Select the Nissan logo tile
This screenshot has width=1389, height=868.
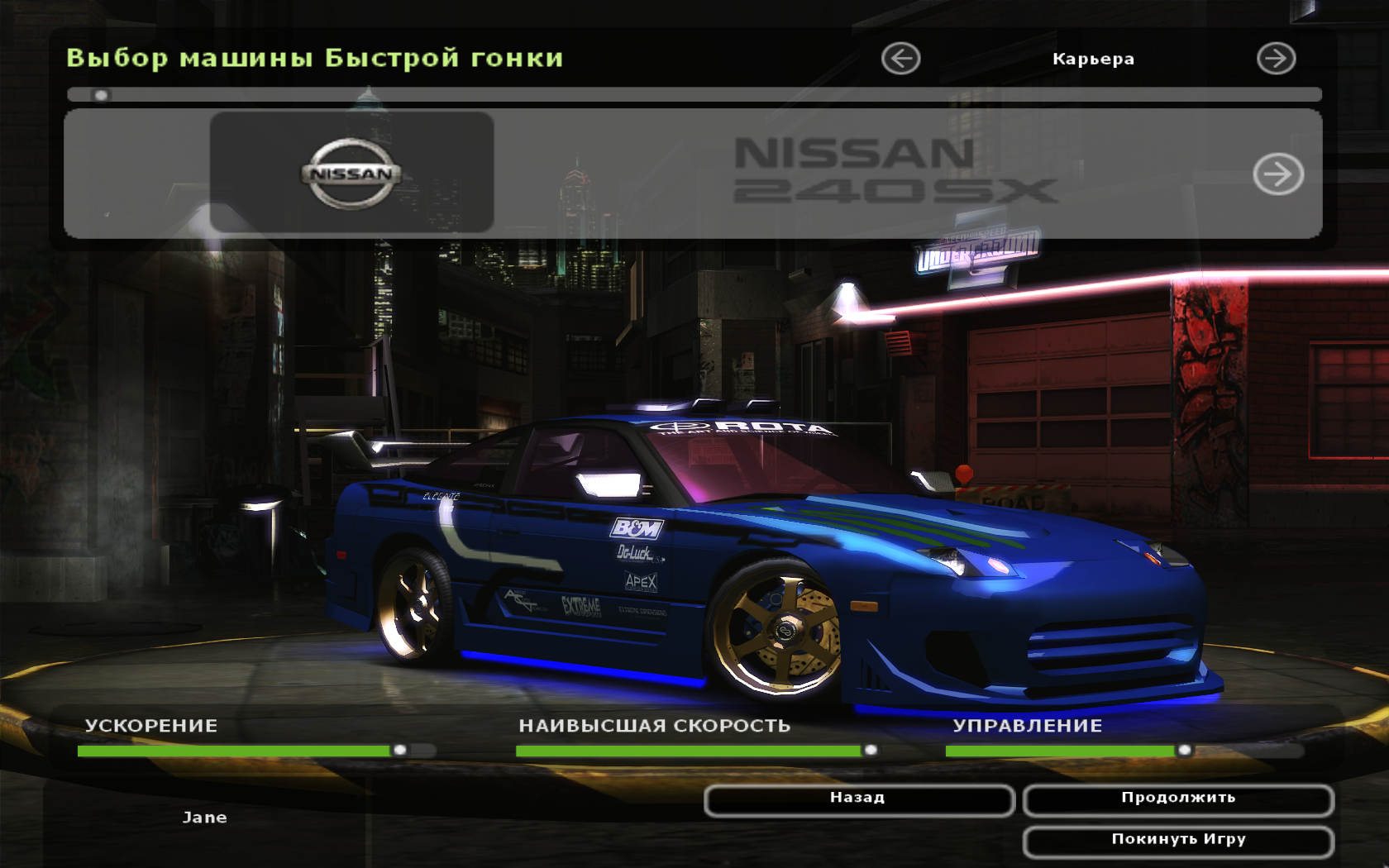tap(351, 173)
